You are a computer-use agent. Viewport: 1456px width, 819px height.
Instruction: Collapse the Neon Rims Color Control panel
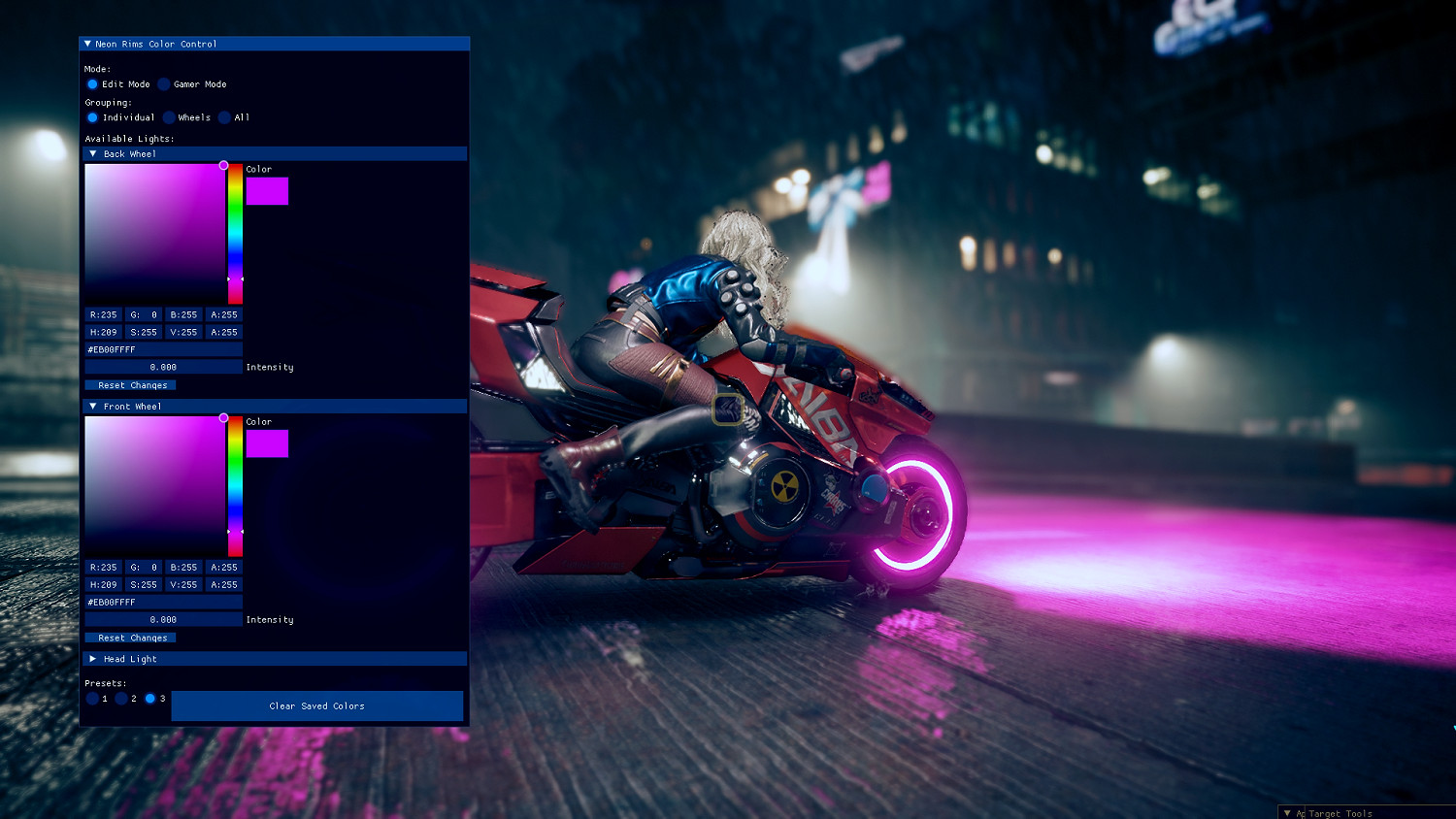click(x=87, y=44)
